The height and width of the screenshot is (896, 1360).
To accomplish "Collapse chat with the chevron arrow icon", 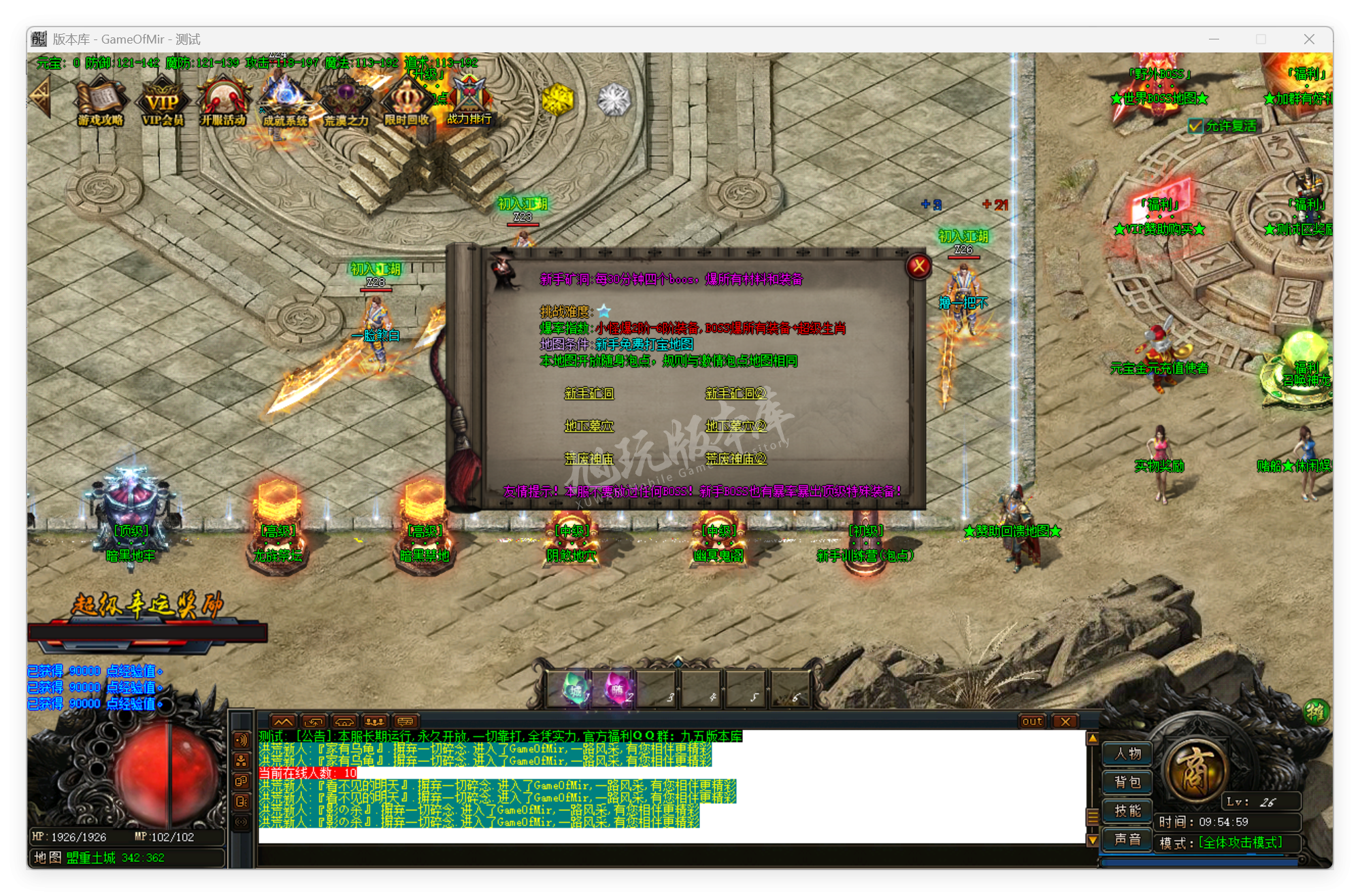I will point(284,721).
